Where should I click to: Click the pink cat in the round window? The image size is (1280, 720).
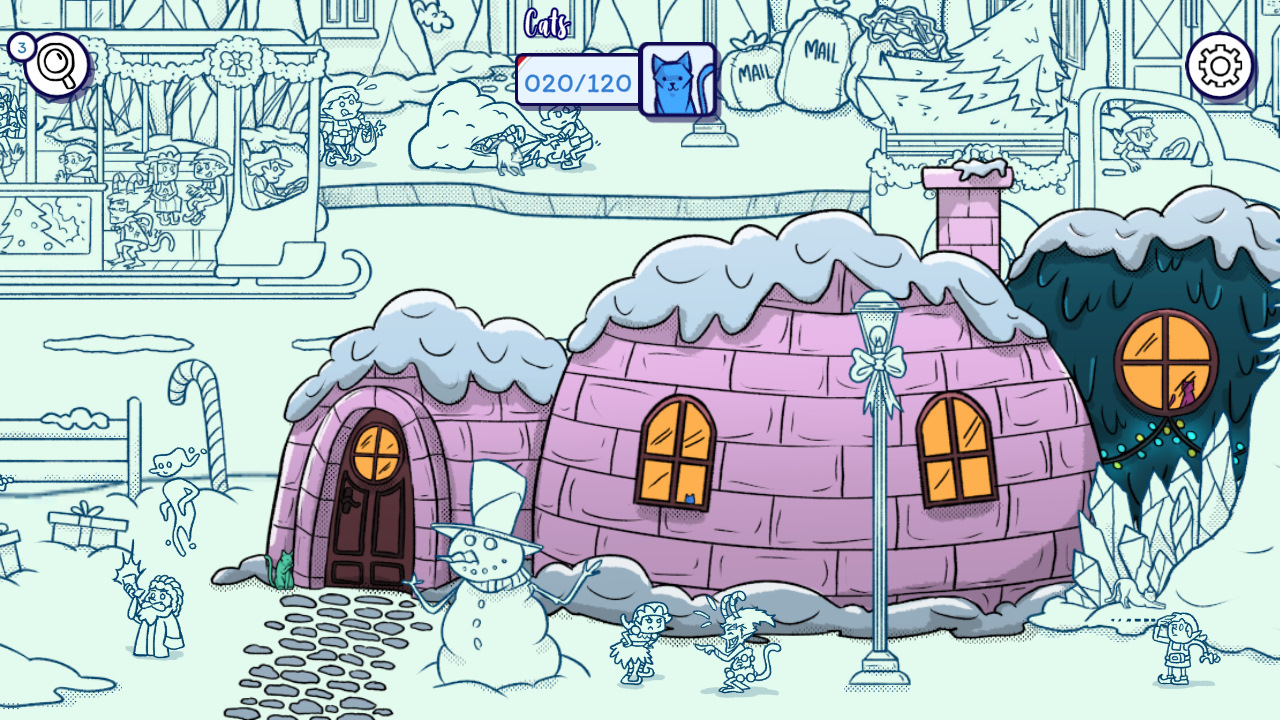1185,392
